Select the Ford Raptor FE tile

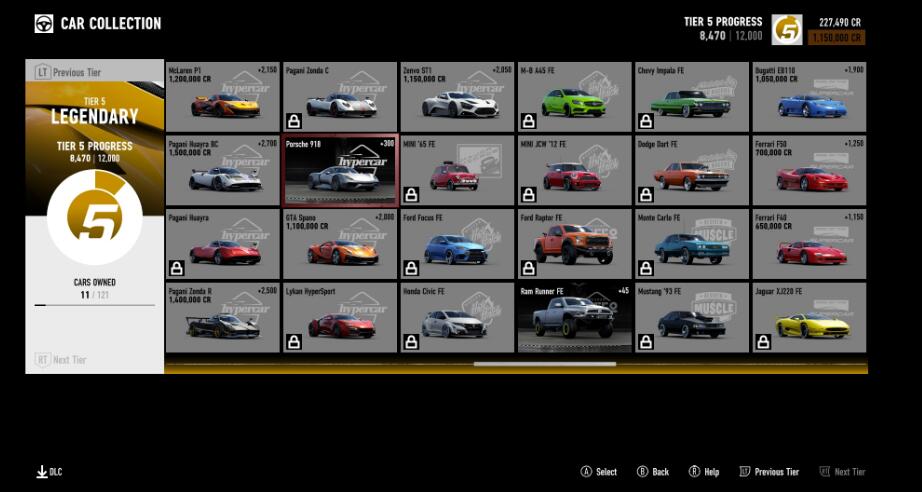[574, 243]
